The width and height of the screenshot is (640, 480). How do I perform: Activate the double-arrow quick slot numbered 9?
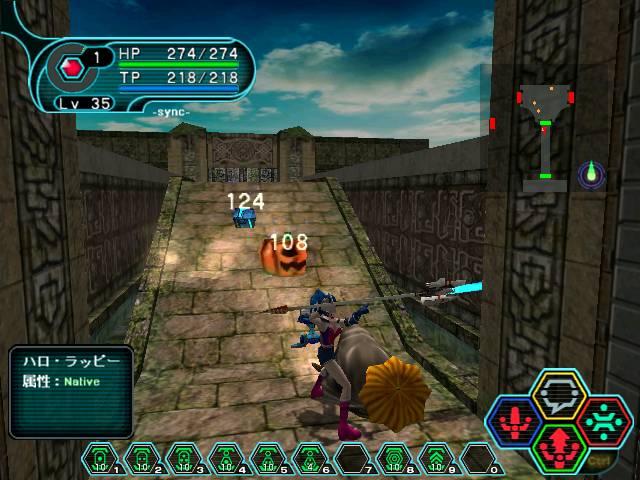click(438, 457)
